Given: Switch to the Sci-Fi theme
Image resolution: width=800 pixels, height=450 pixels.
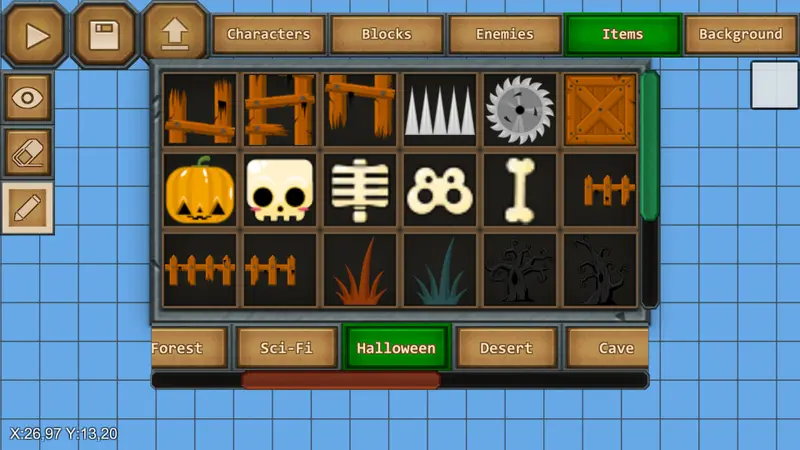Looking at the screenshot, I should point(287,348).
